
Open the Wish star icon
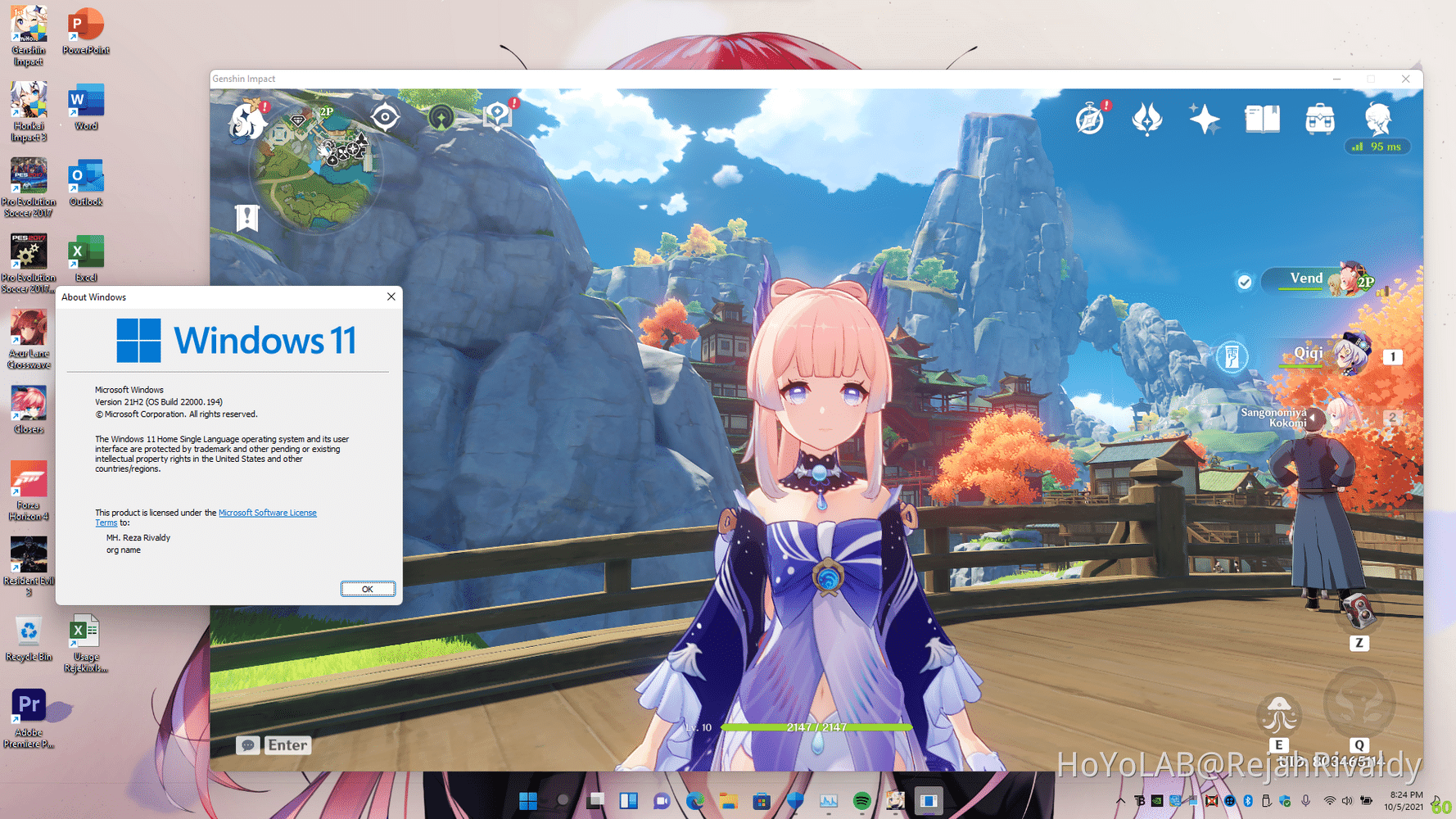click(x=1205, y=120)
